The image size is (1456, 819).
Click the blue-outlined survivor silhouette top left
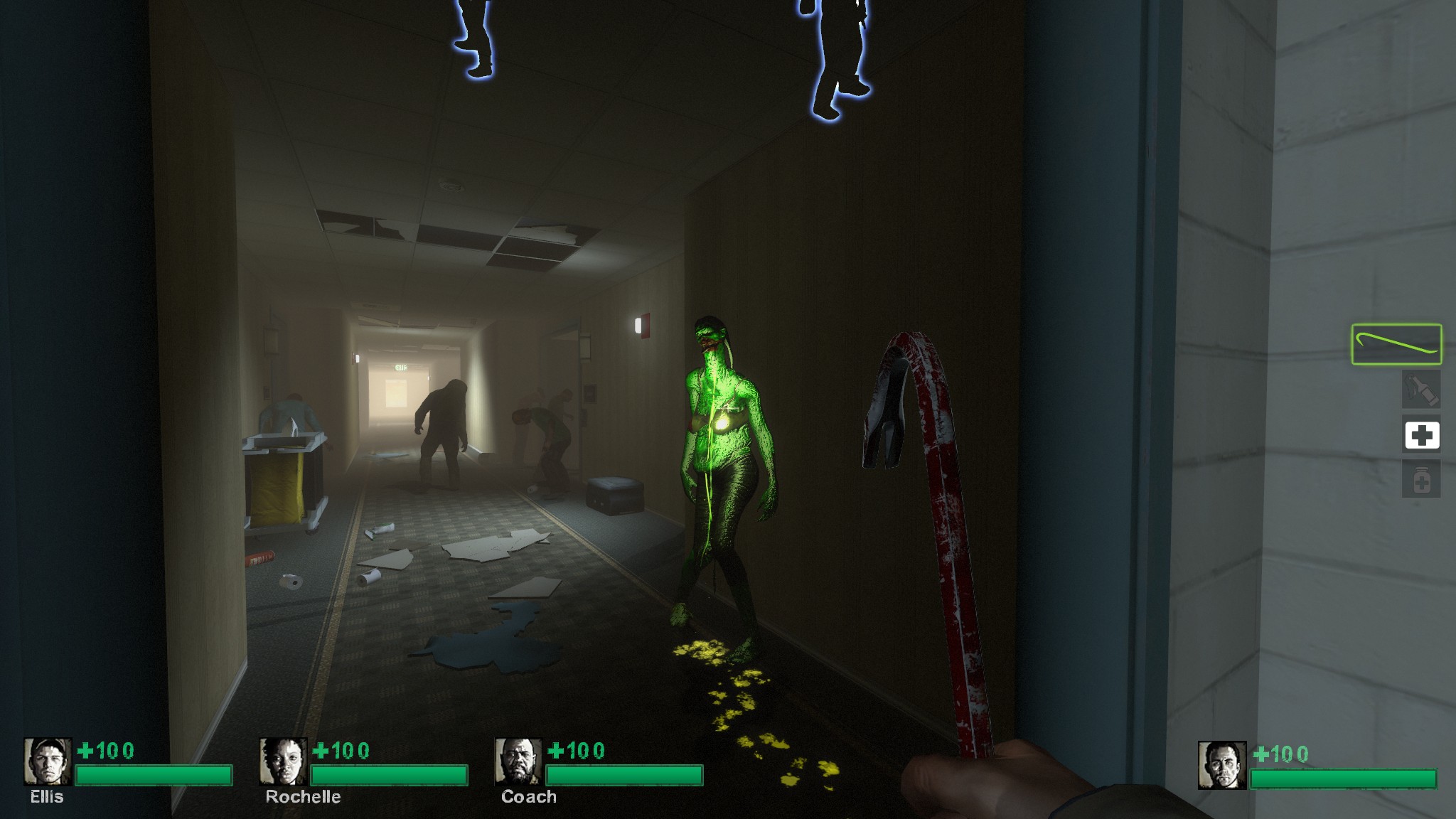point(475,43)
